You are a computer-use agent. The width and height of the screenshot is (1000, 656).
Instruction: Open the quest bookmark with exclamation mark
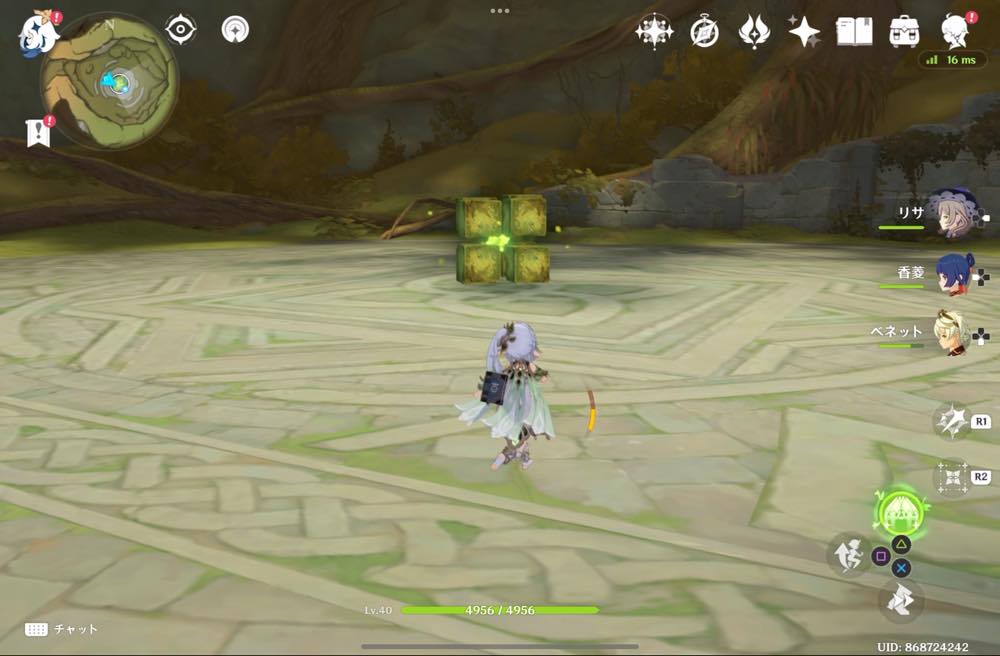38,131
